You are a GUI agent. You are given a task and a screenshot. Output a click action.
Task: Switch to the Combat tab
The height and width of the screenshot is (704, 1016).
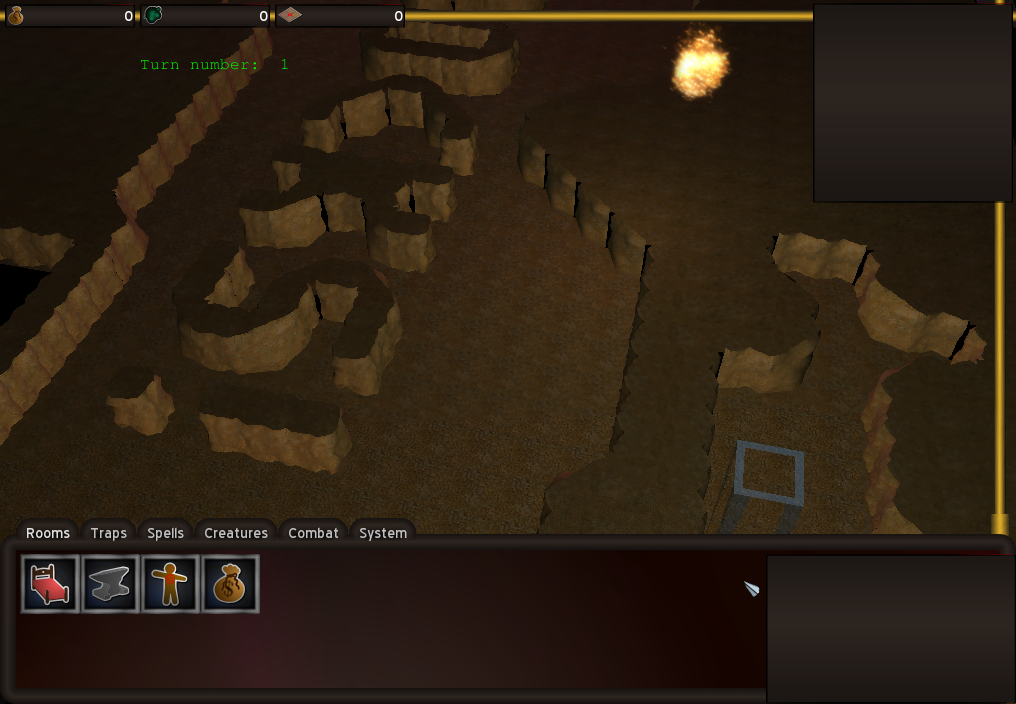click(x=313, y=533)
